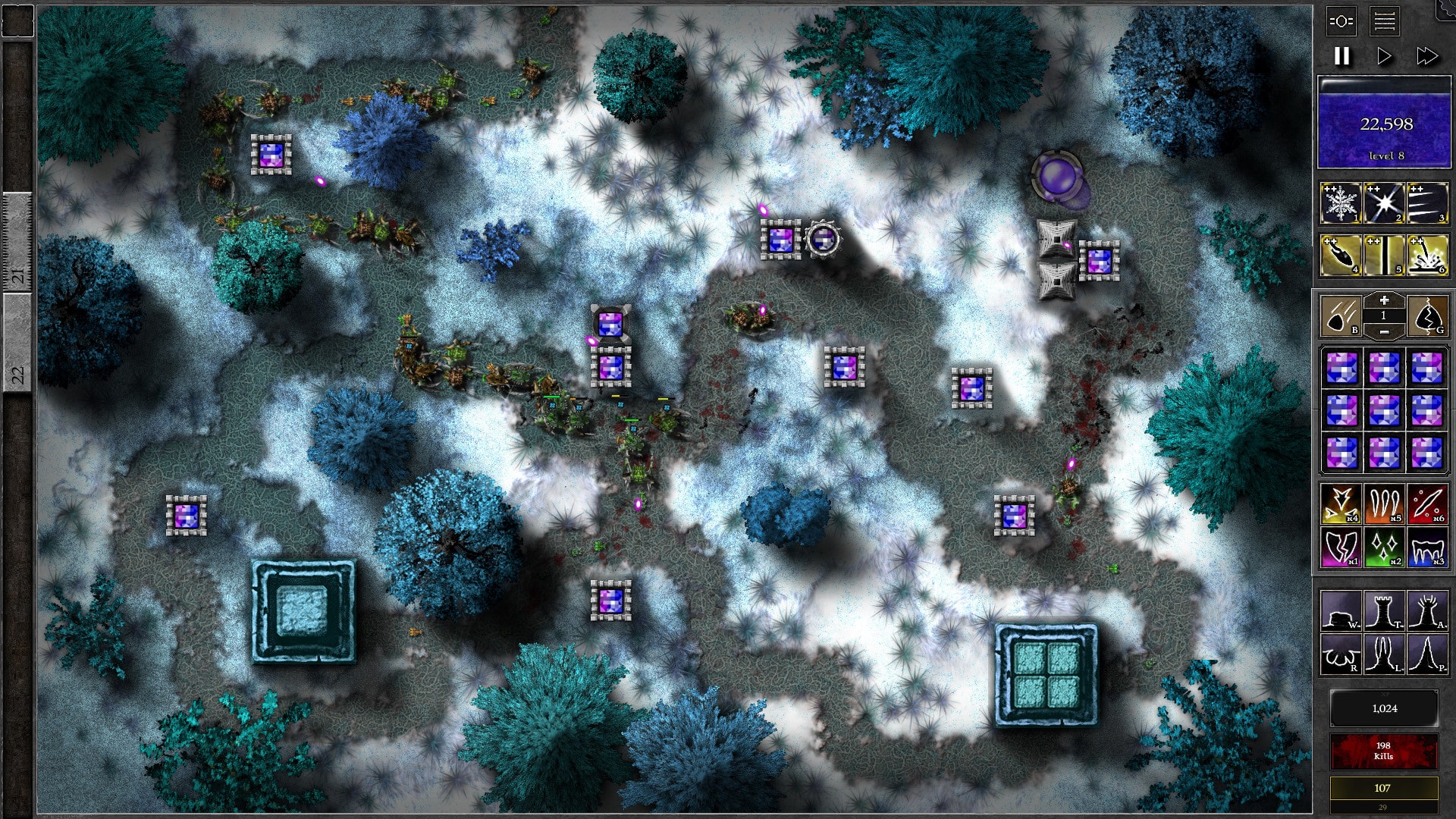
Task: Resume normal speed with the play button
Action: pos(1385,55)
